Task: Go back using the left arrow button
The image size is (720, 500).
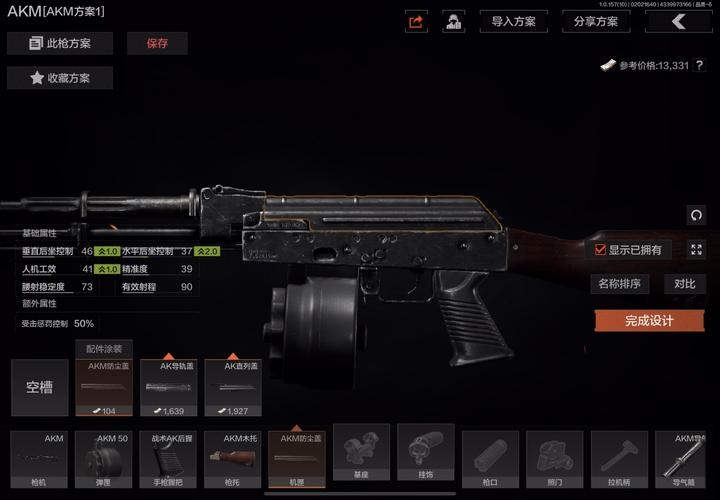Action: pyautogui.click(x=679, y=21)
